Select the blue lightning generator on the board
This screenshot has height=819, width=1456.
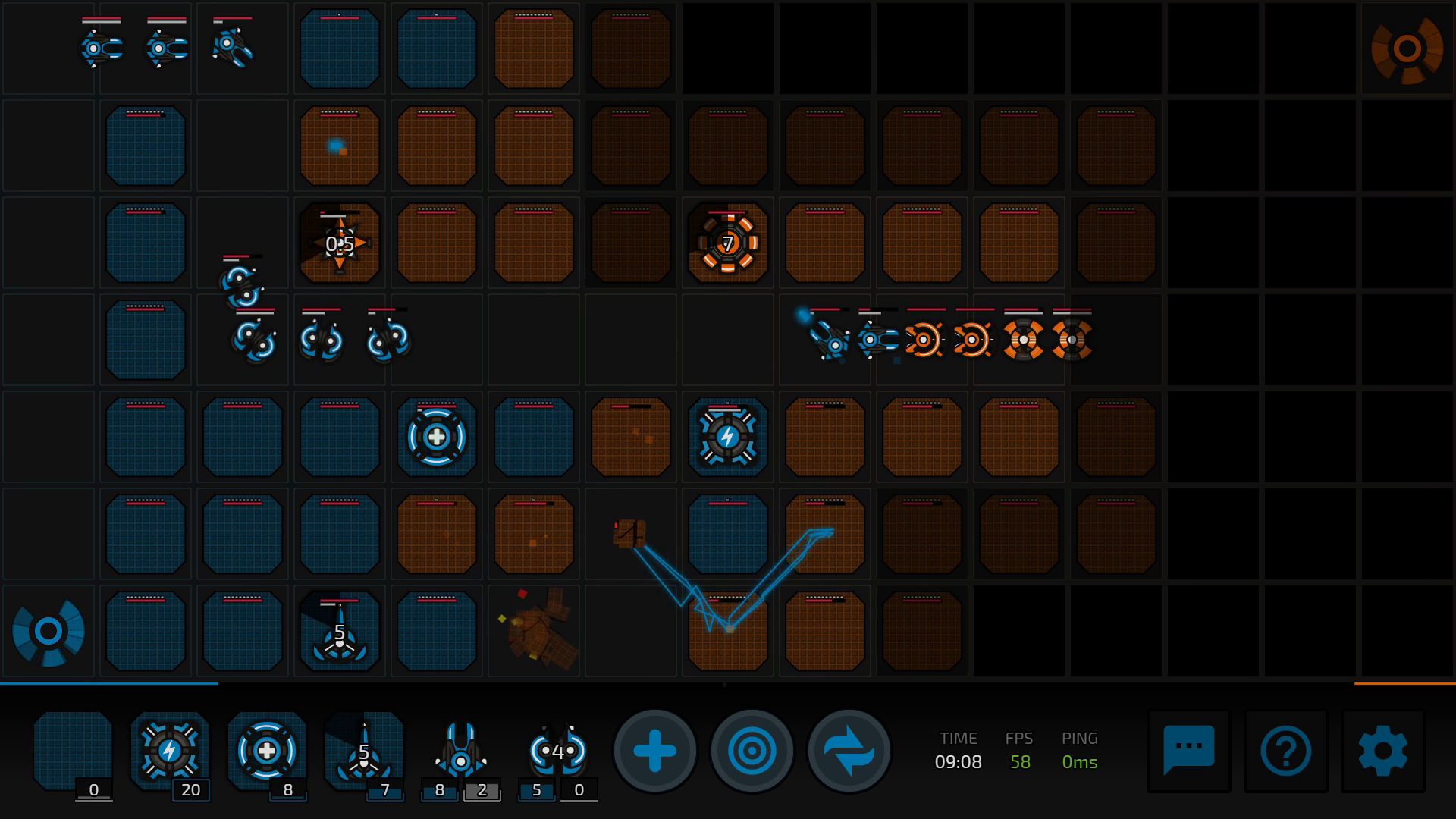[x=728, y=437]
